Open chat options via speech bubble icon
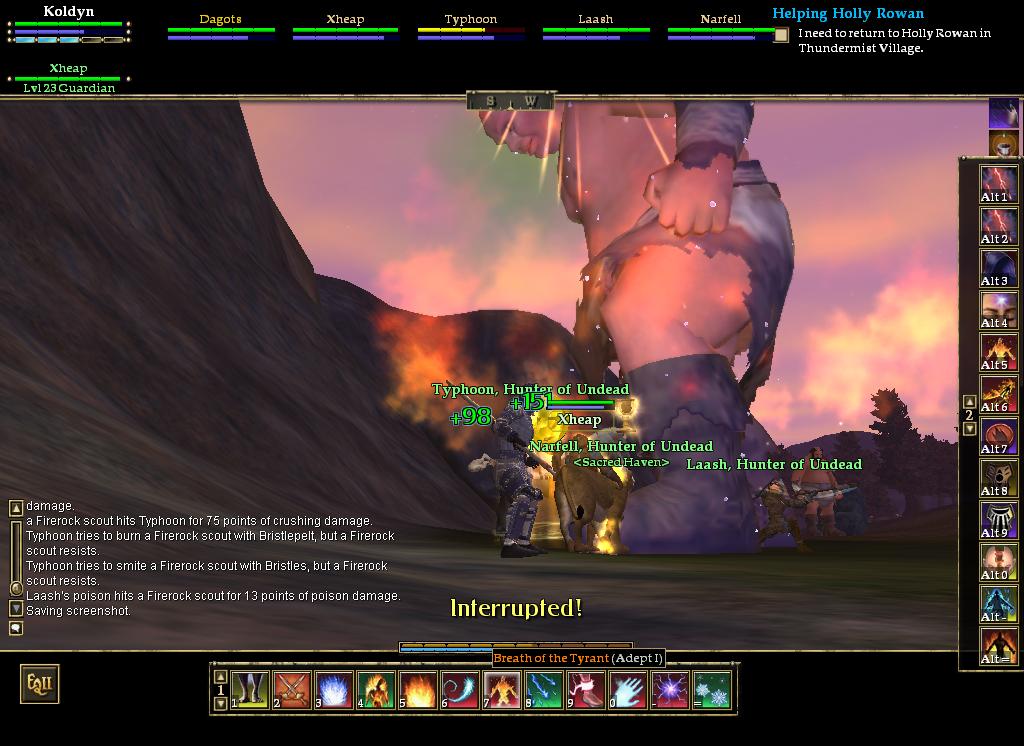The height and width of the screenshot is (746, 1024). [x=16, y=628]
